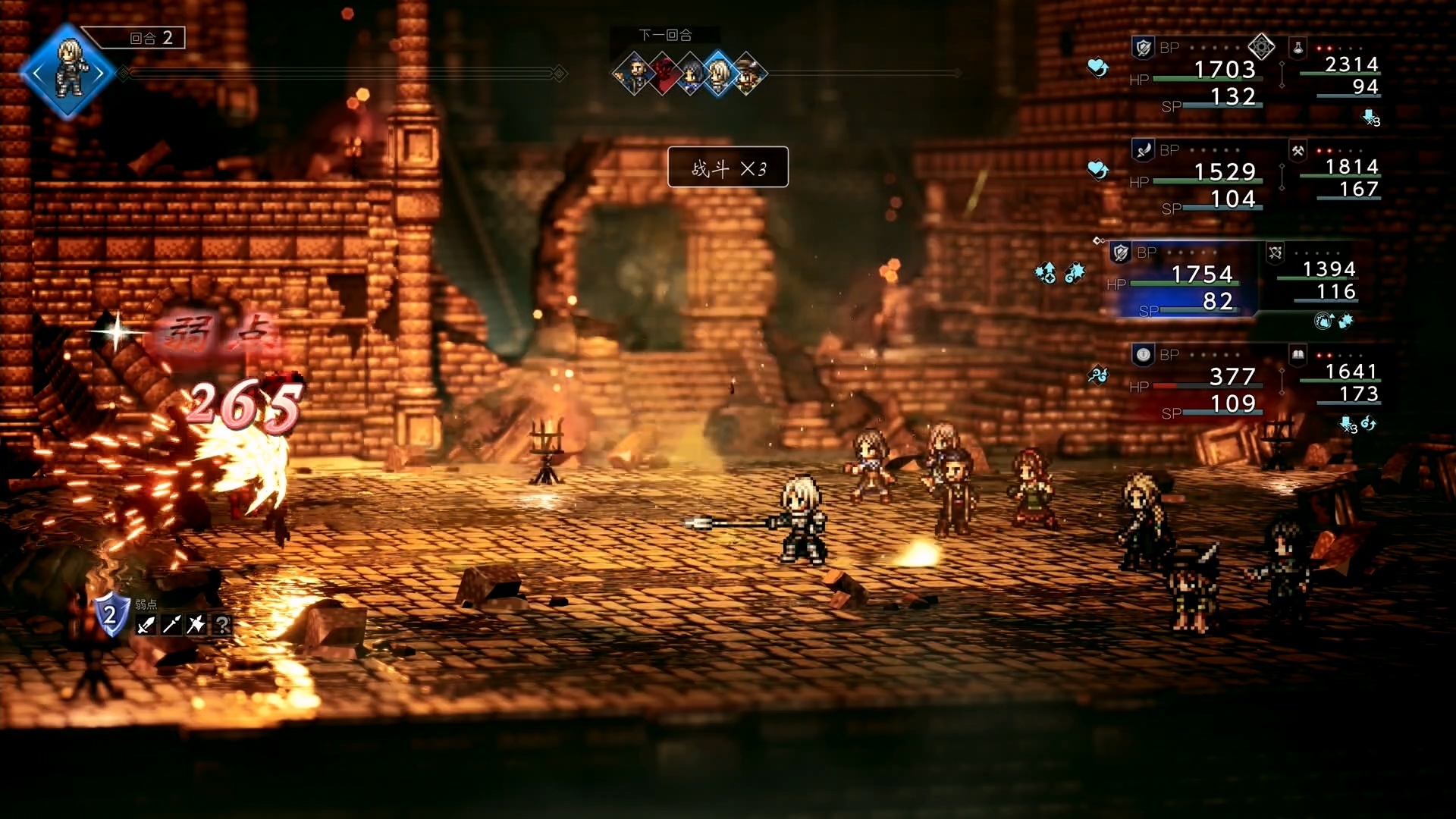This screenshot has height=819, width=1456.
Task: Select the highlighted white-haired turn order portrait
Action: click(718, 74)
